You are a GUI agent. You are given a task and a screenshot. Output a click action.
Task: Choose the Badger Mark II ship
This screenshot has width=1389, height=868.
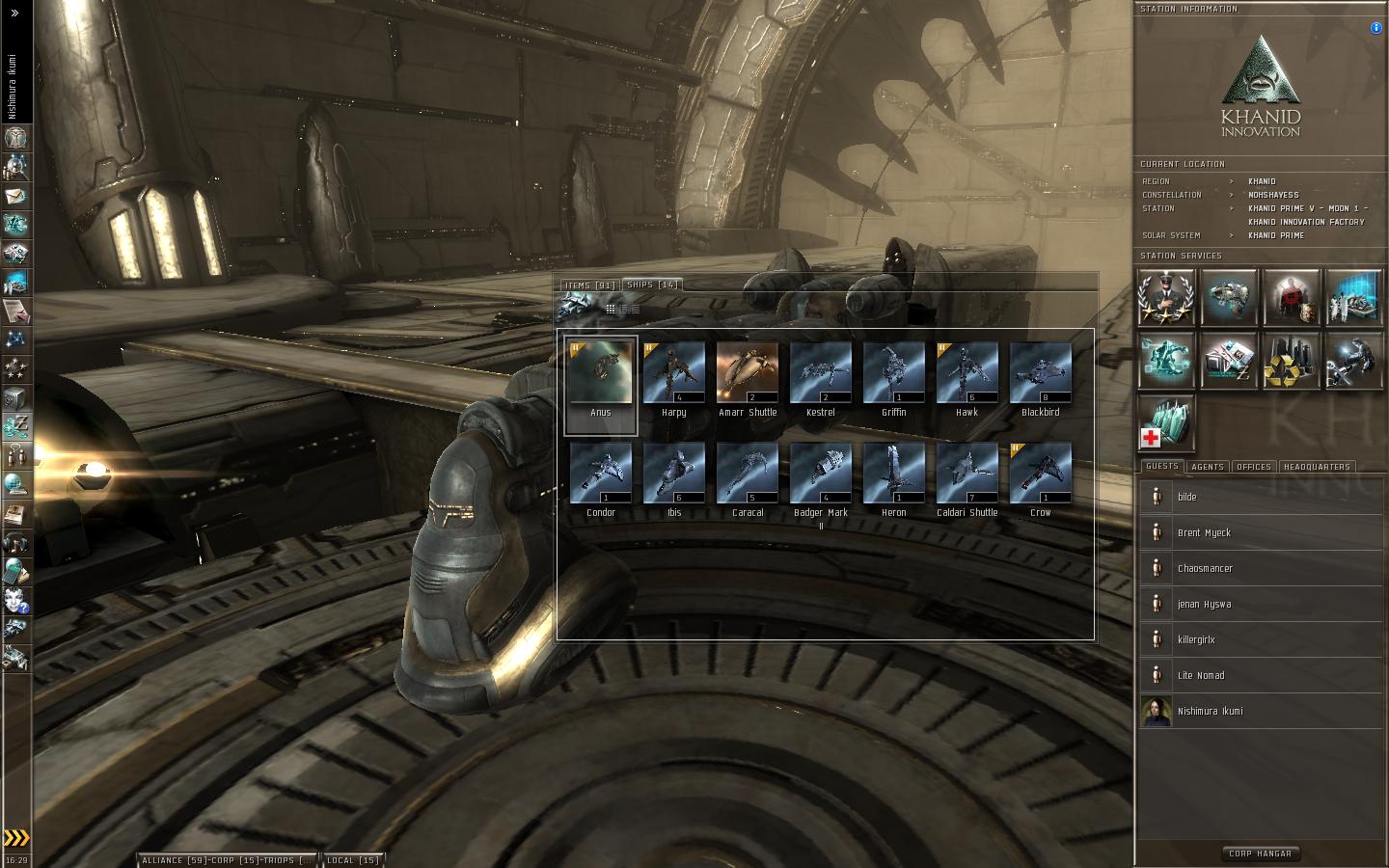coord(821,475)
